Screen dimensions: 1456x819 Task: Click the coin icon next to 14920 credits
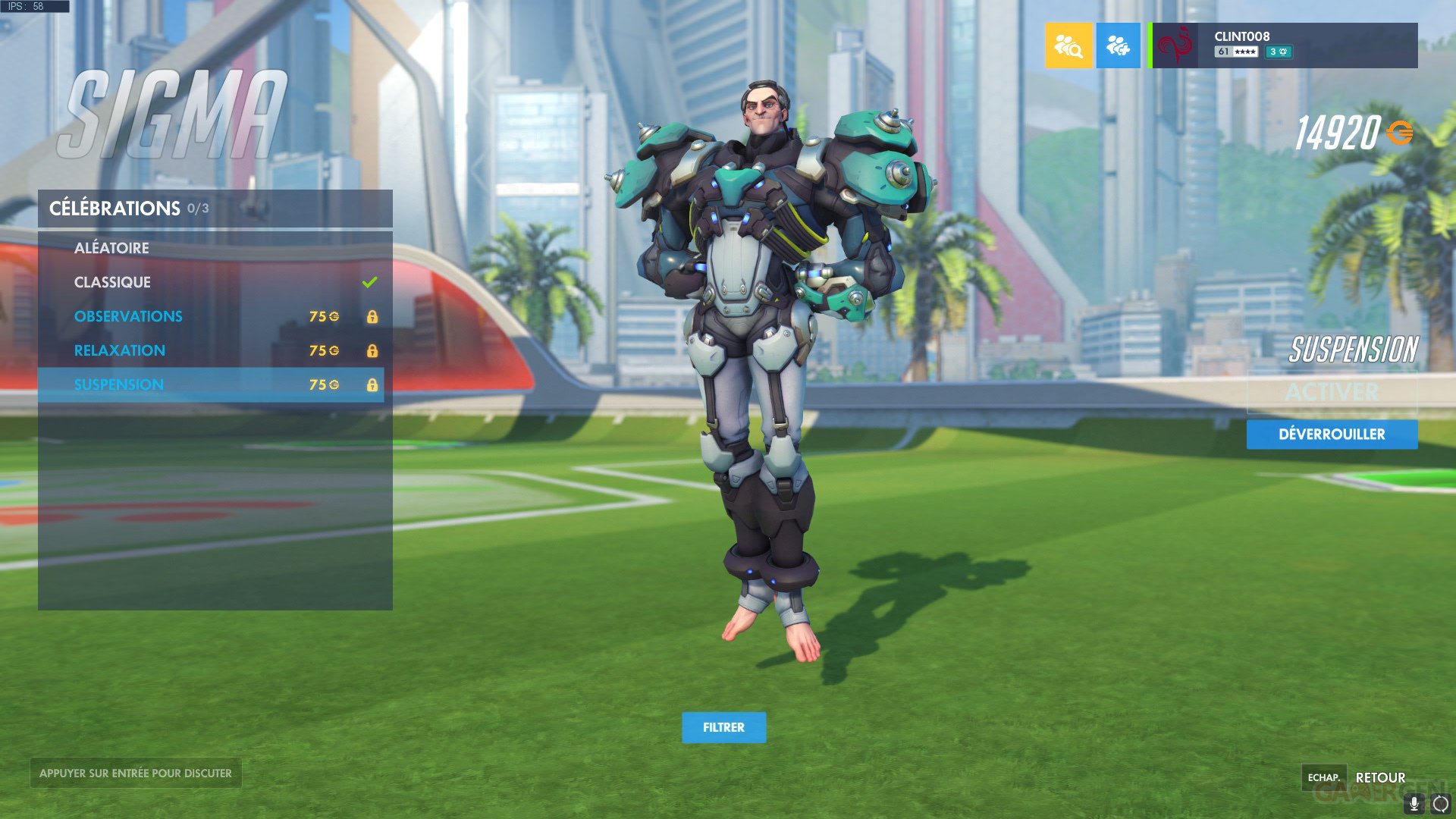1401,133
